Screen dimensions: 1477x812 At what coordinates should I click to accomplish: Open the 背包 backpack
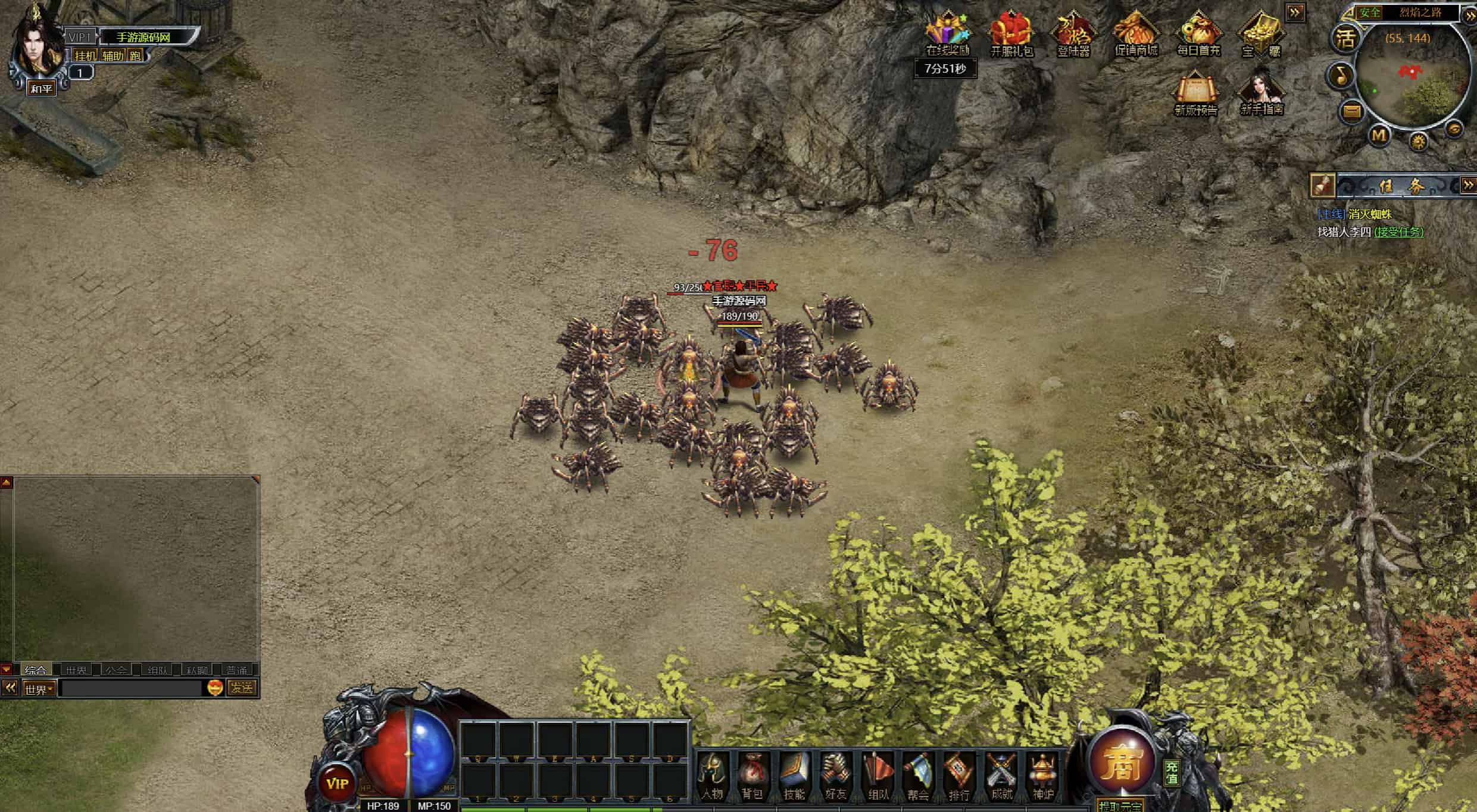(753, 776)
